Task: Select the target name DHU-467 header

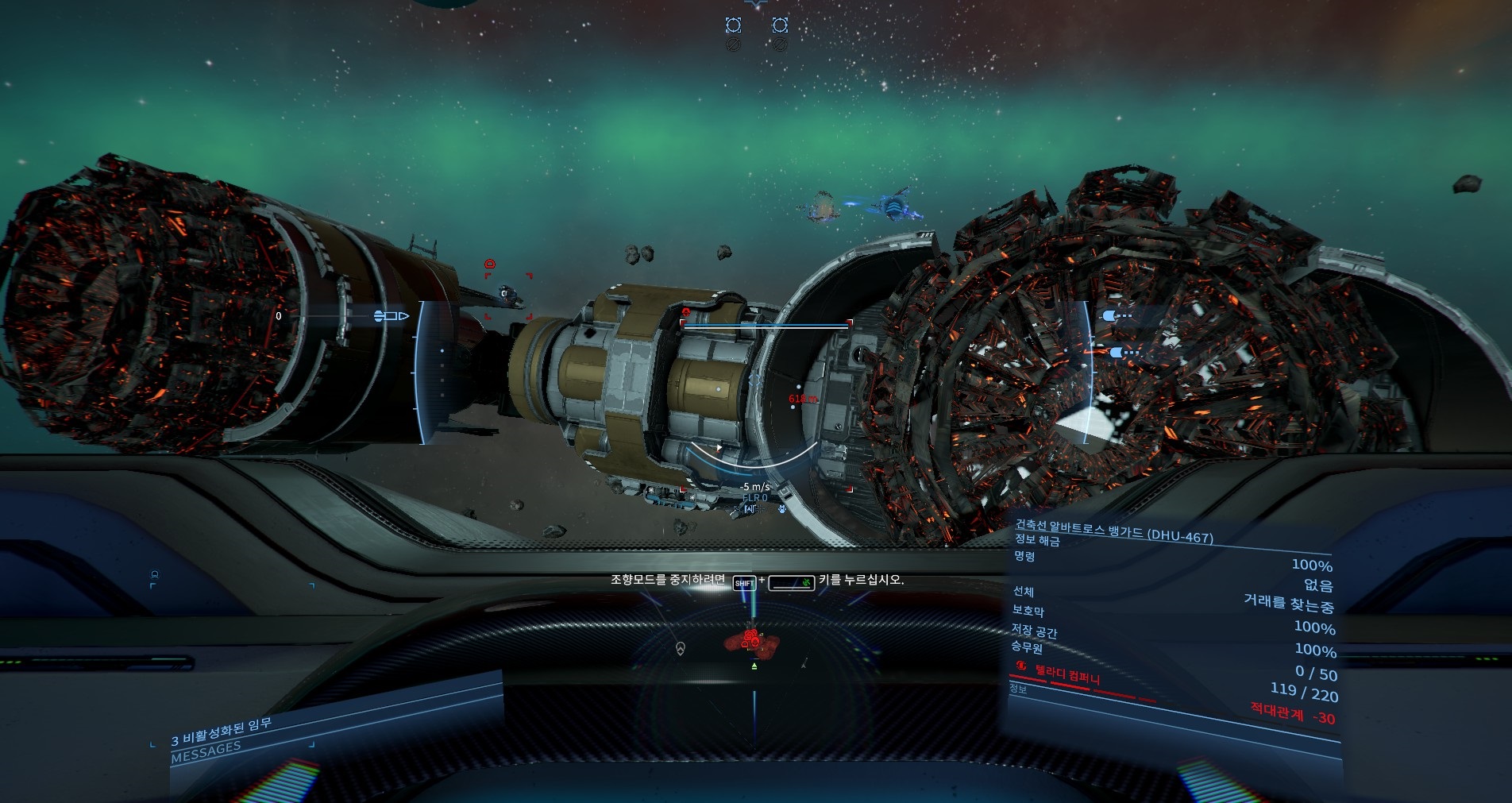Action: coord(1113,531)
